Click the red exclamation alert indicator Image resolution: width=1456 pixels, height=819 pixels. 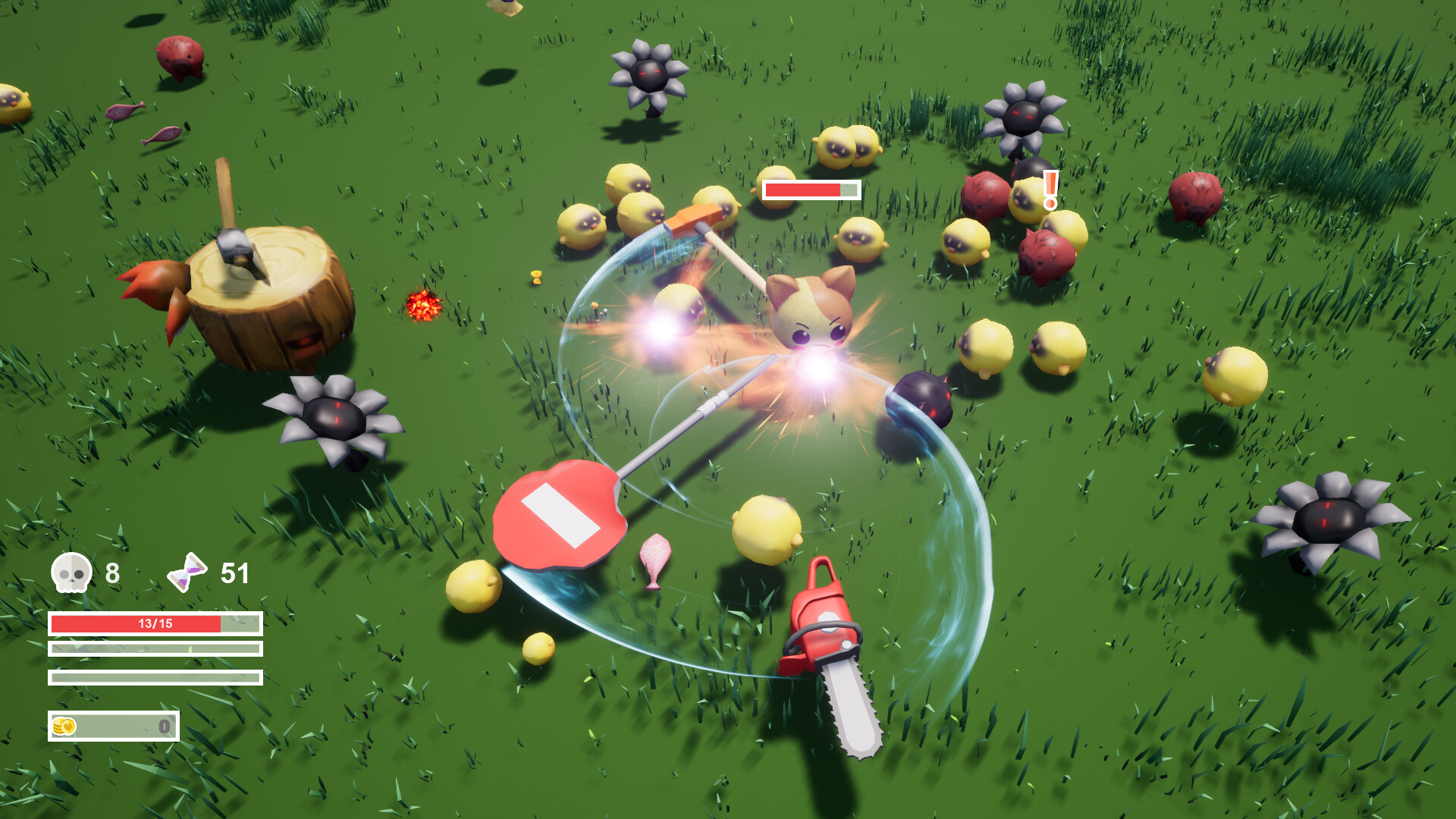[1050, 188]
